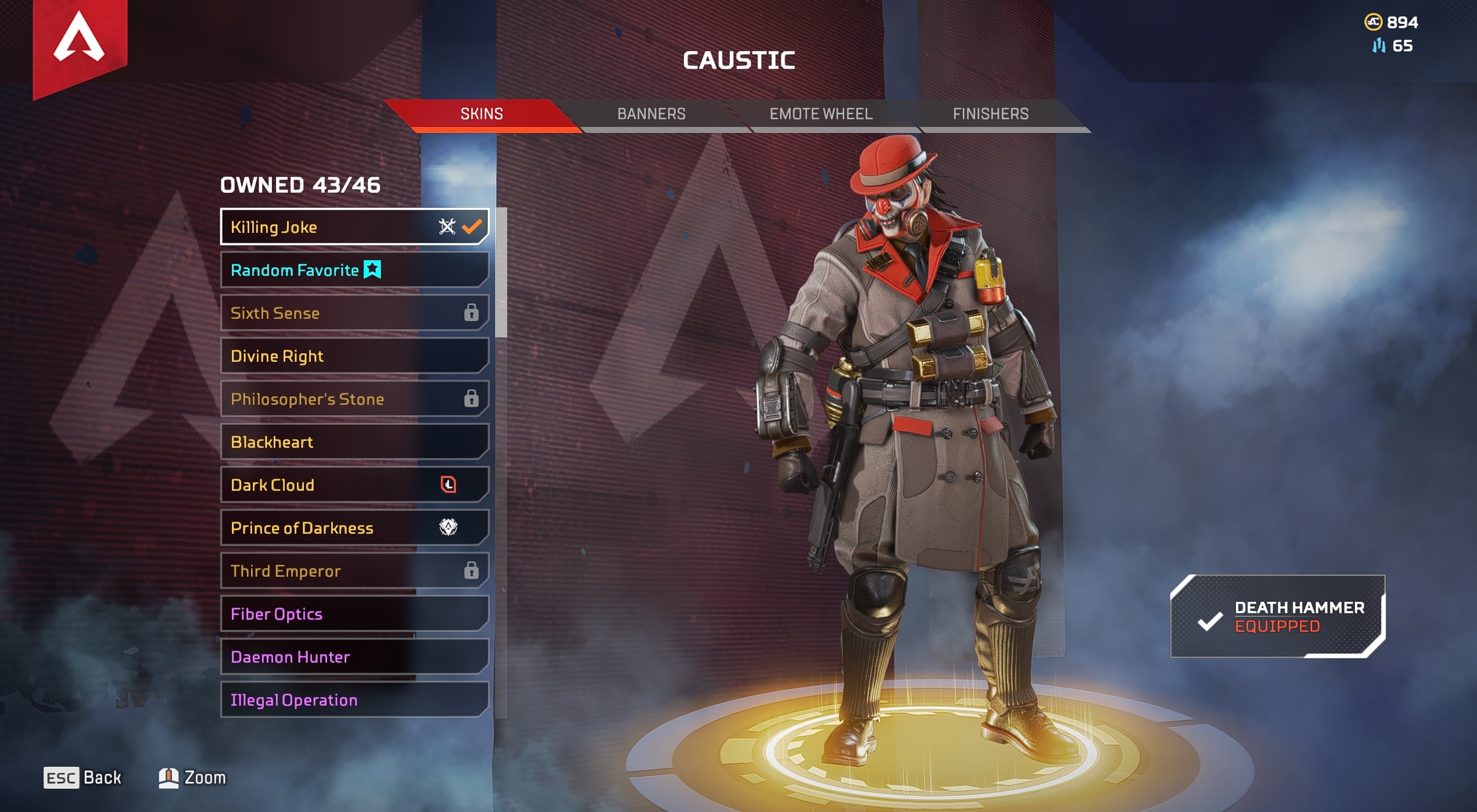The height and width of the screenshot is (812, 1477).
Task: Choose the Killing Joke skin
Action: pos(354,227)
